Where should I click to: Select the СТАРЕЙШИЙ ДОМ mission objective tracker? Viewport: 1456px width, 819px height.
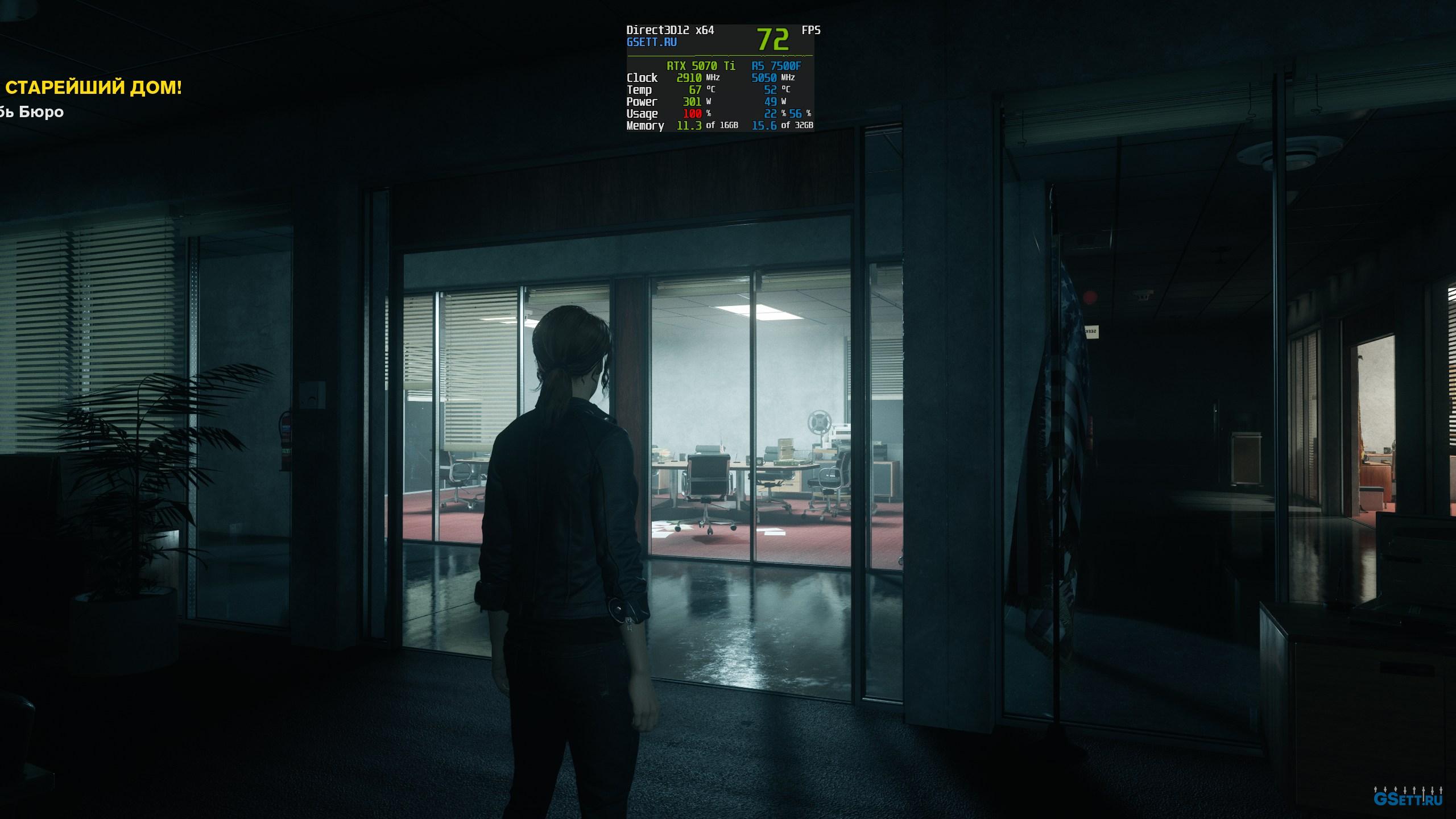[x=93, y=88]
